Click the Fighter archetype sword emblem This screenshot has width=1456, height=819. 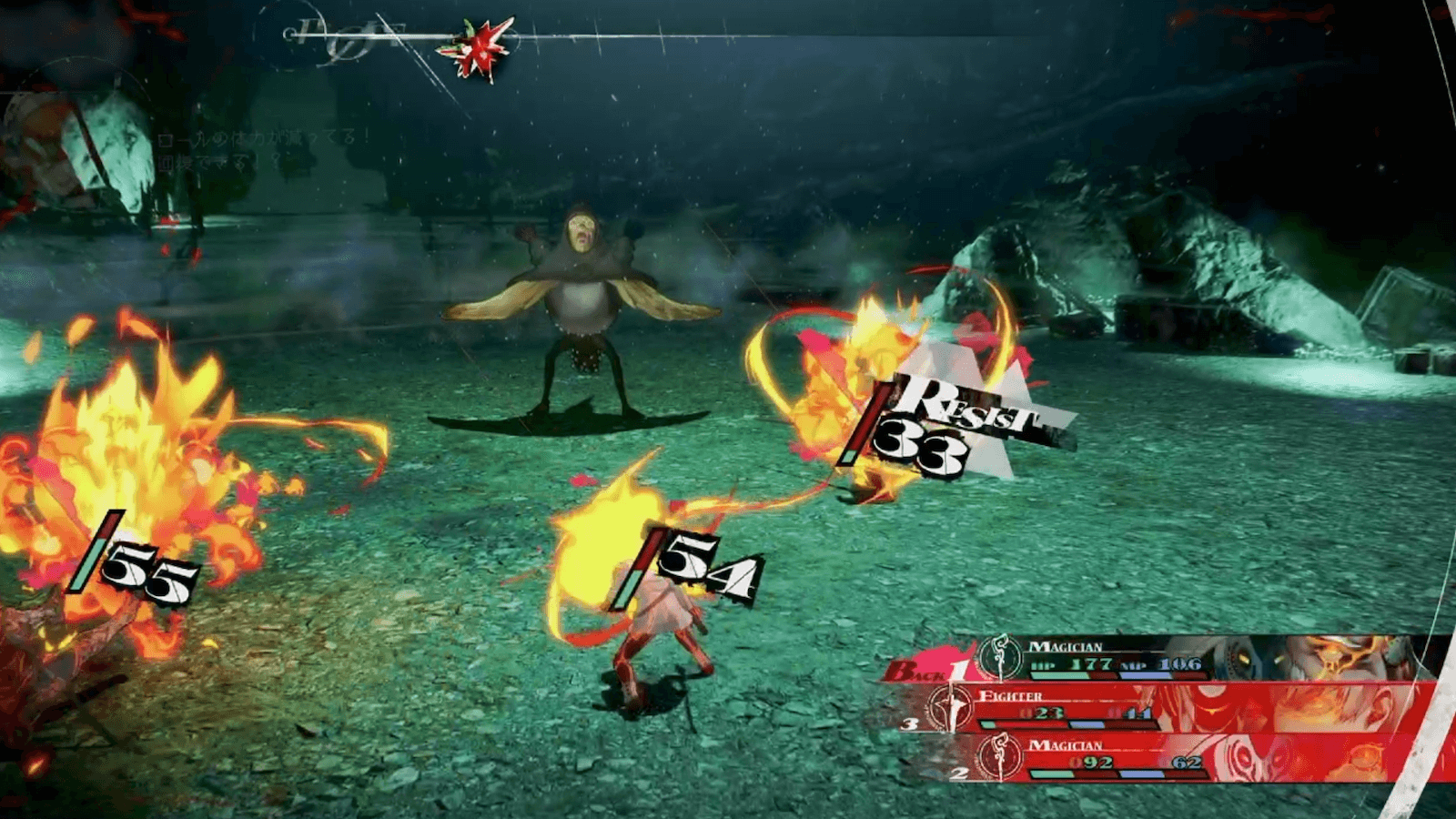coord(951,708)
